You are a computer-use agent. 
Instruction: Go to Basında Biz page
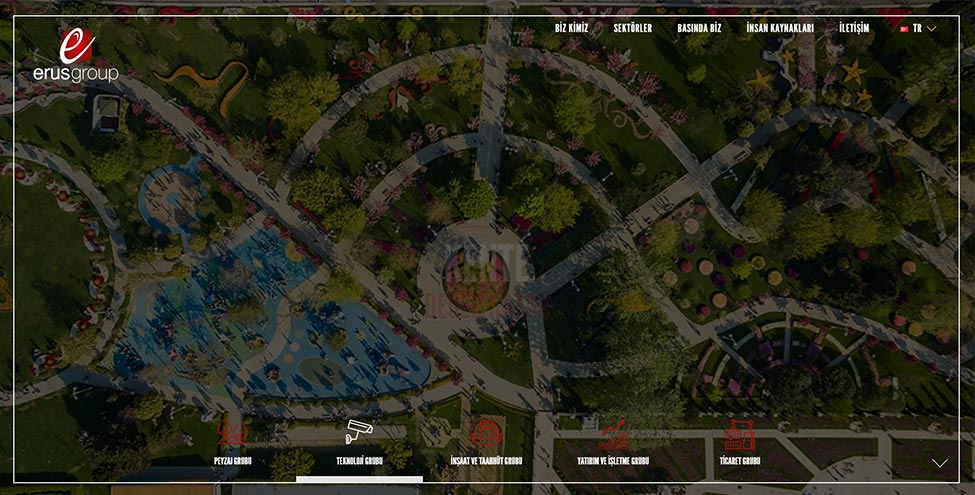click(699, 29)
